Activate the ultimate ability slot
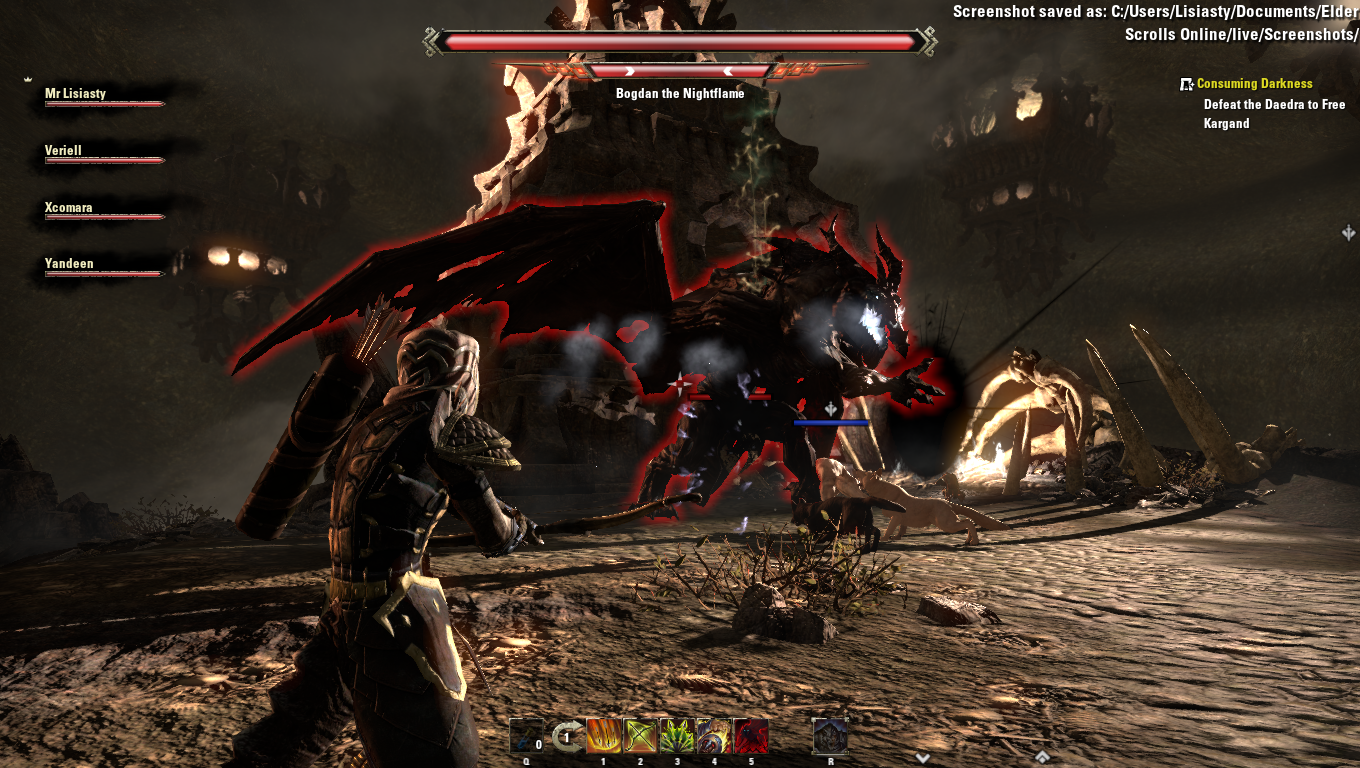The height and width of the screenshot is (768, 1360). [830, 736]
